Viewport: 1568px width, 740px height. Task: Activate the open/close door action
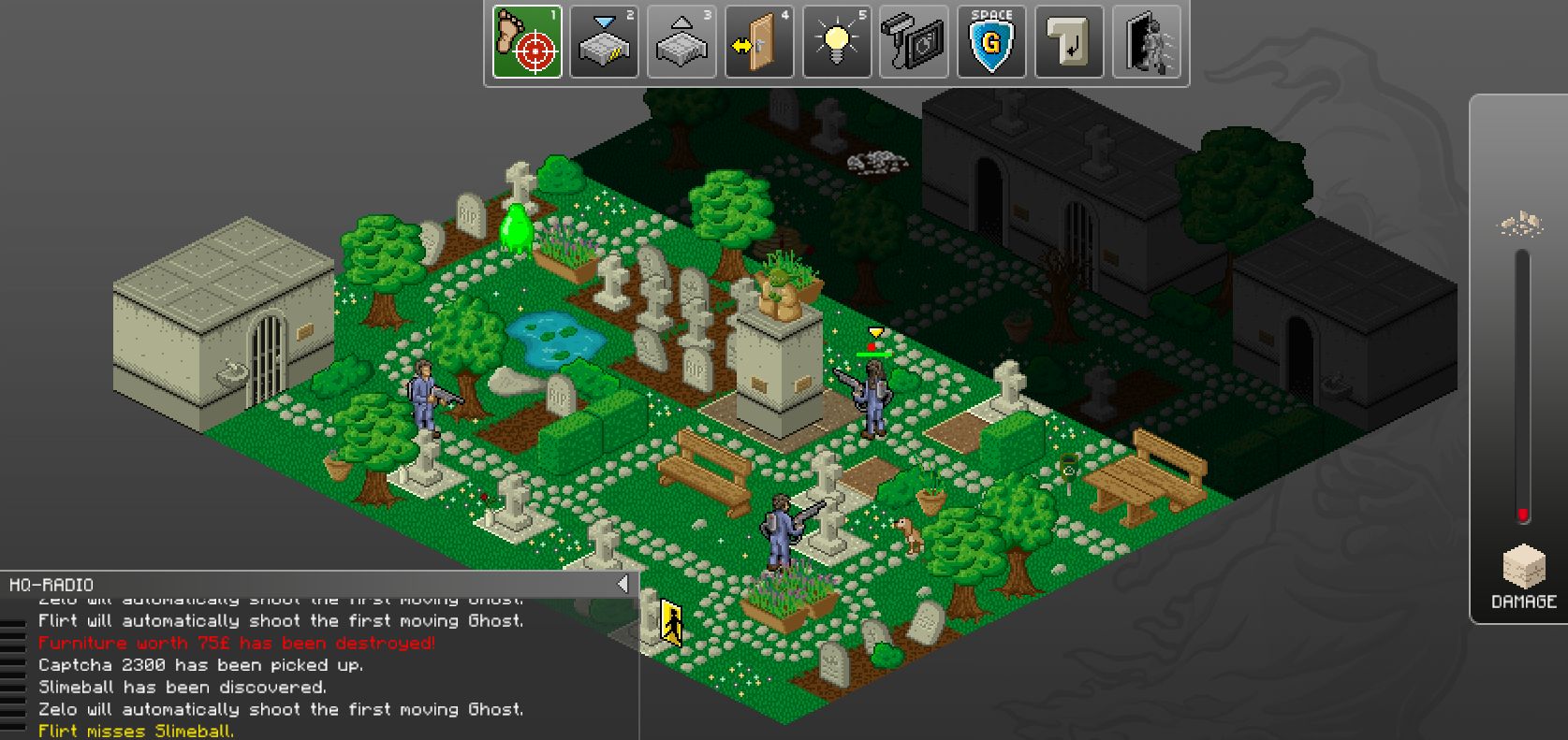click(x=759, y=42)
